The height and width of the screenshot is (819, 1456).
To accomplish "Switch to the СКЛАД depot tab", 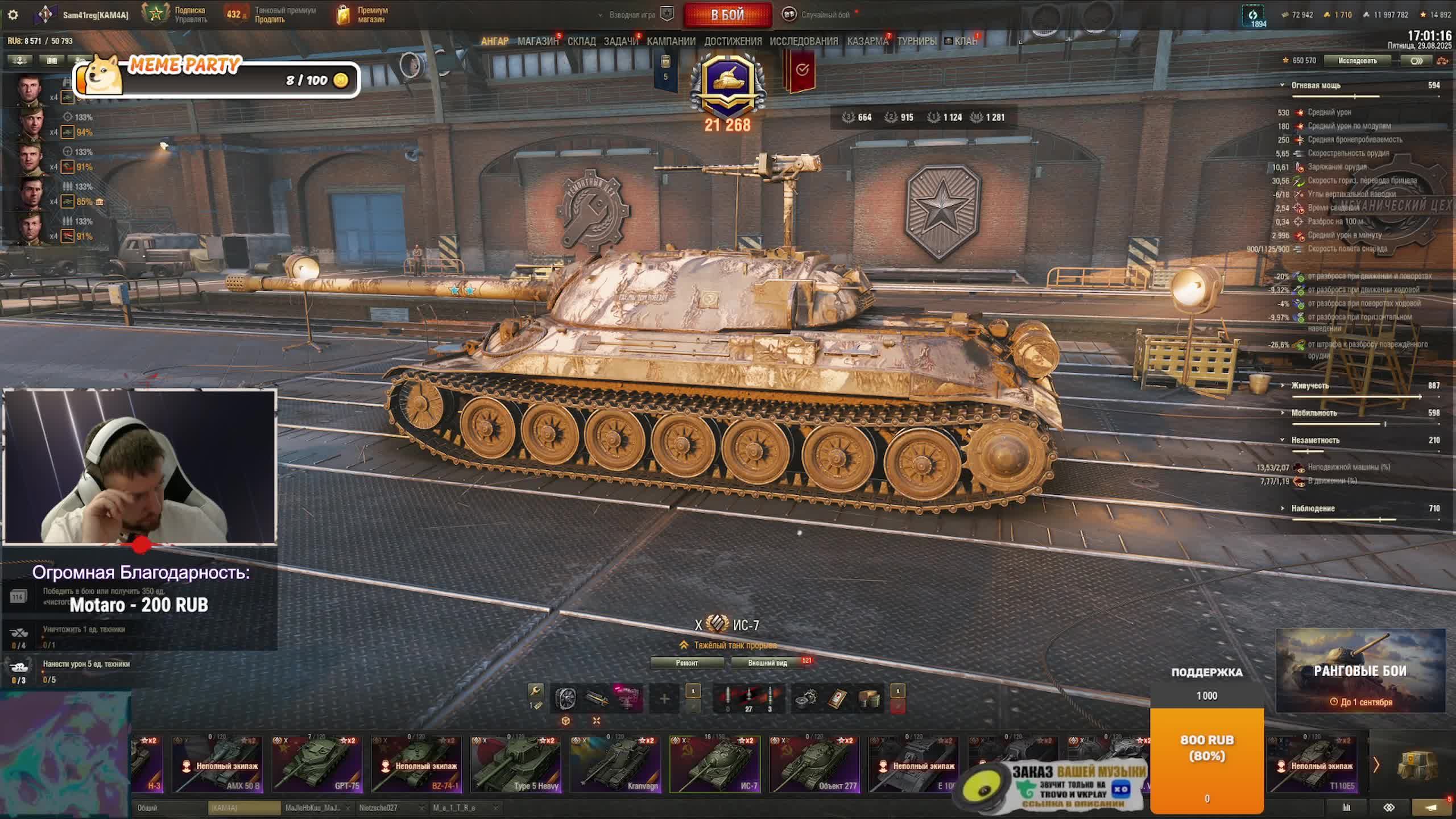I will (x=581, y=42).
